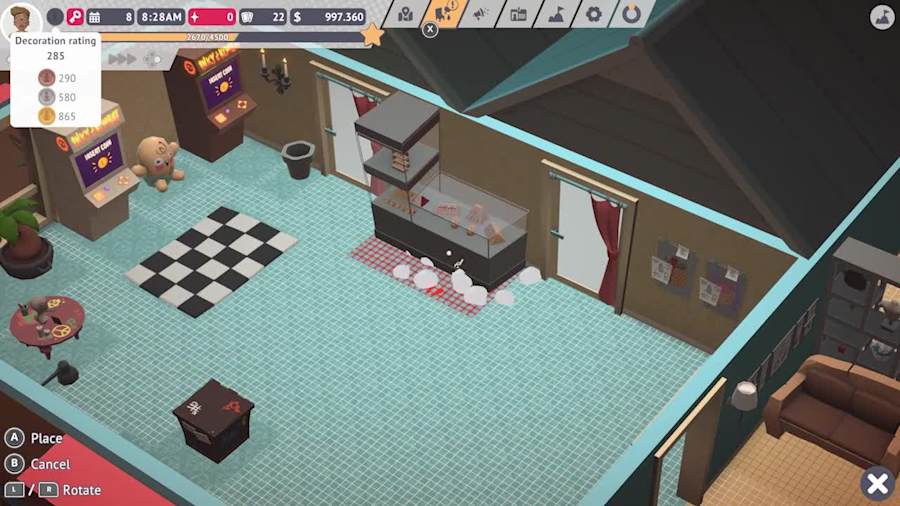The height and width of the screenshot is (506, 900).
Task: Click the circular ring icon tab
Action: [631, 14]
